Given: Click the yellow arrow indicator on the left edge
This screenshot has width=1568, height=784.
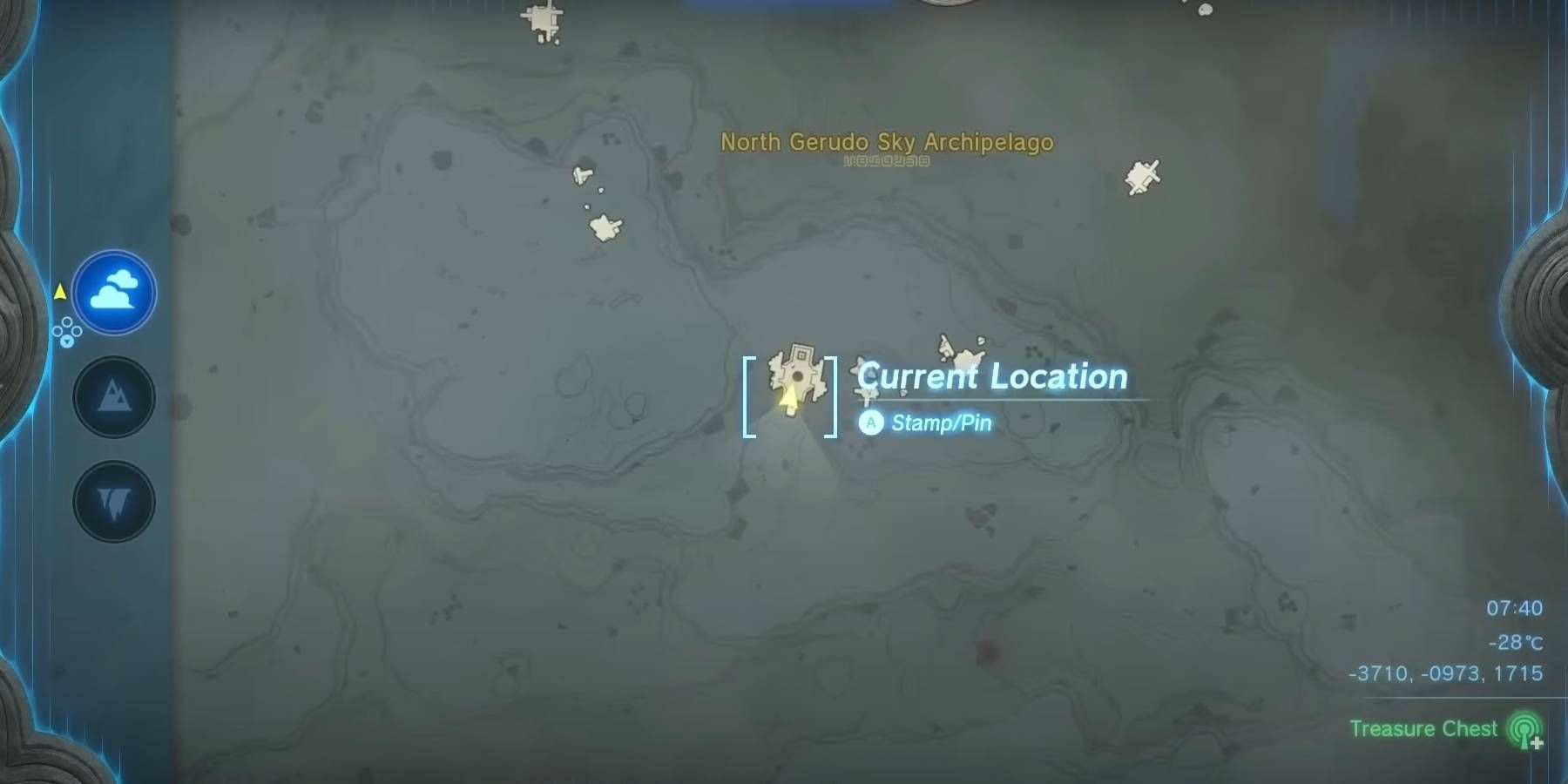Looking at the screenshot, I should (x=58, y=292).
